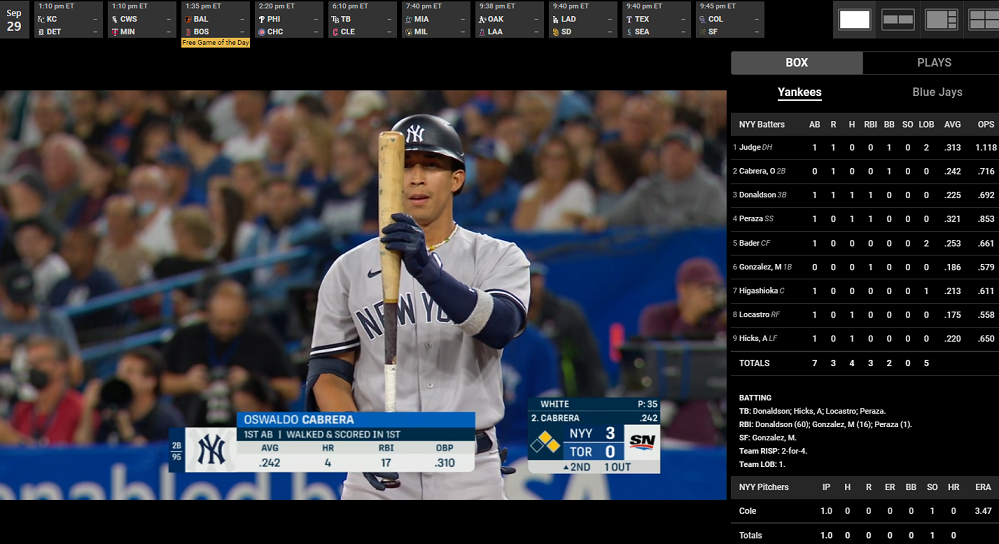999x544 pixels.
Task: Select the PHI vs CHC game
Action: [289, 19]
